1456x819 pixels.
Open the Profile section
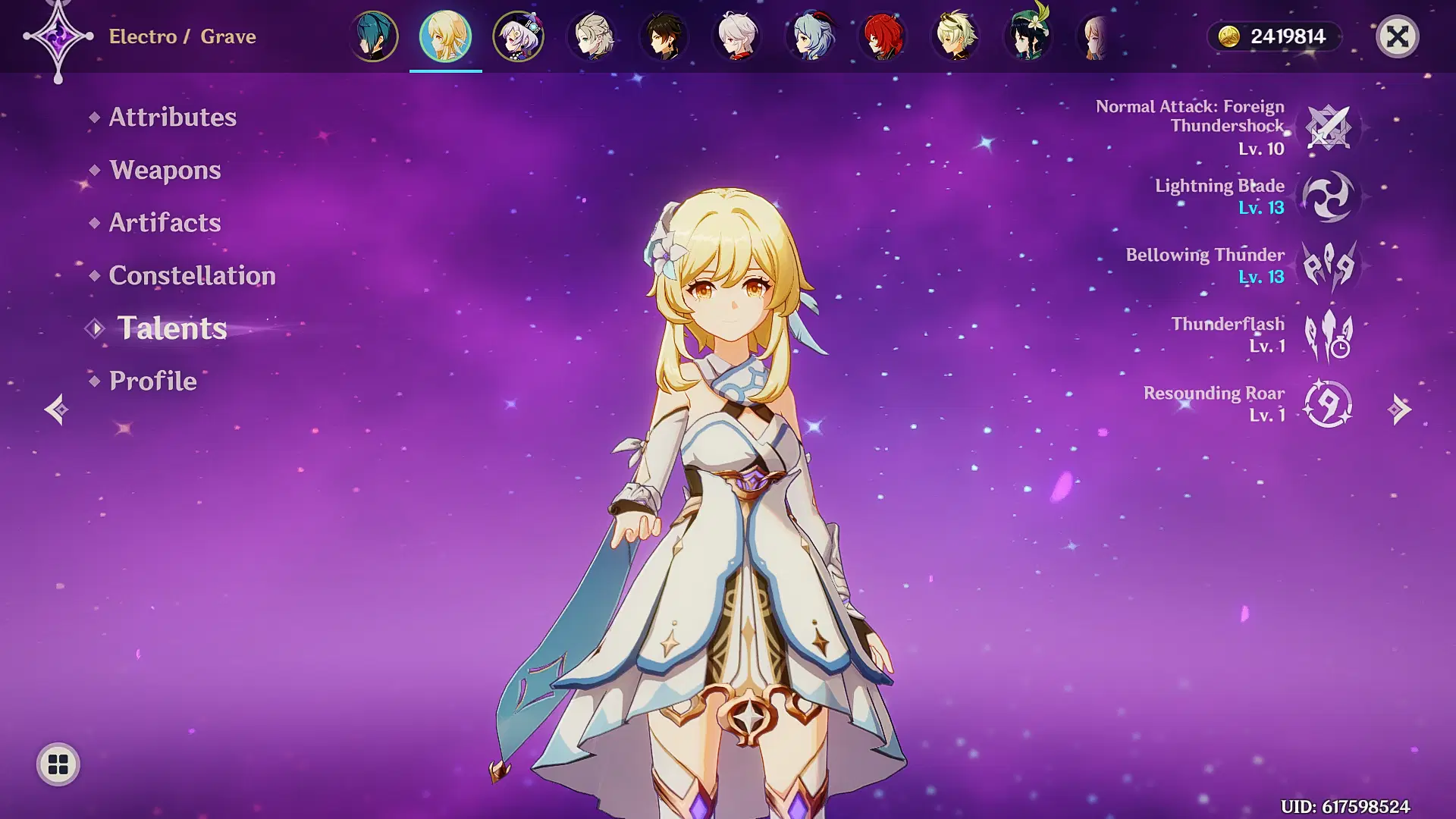coord(152,381)
